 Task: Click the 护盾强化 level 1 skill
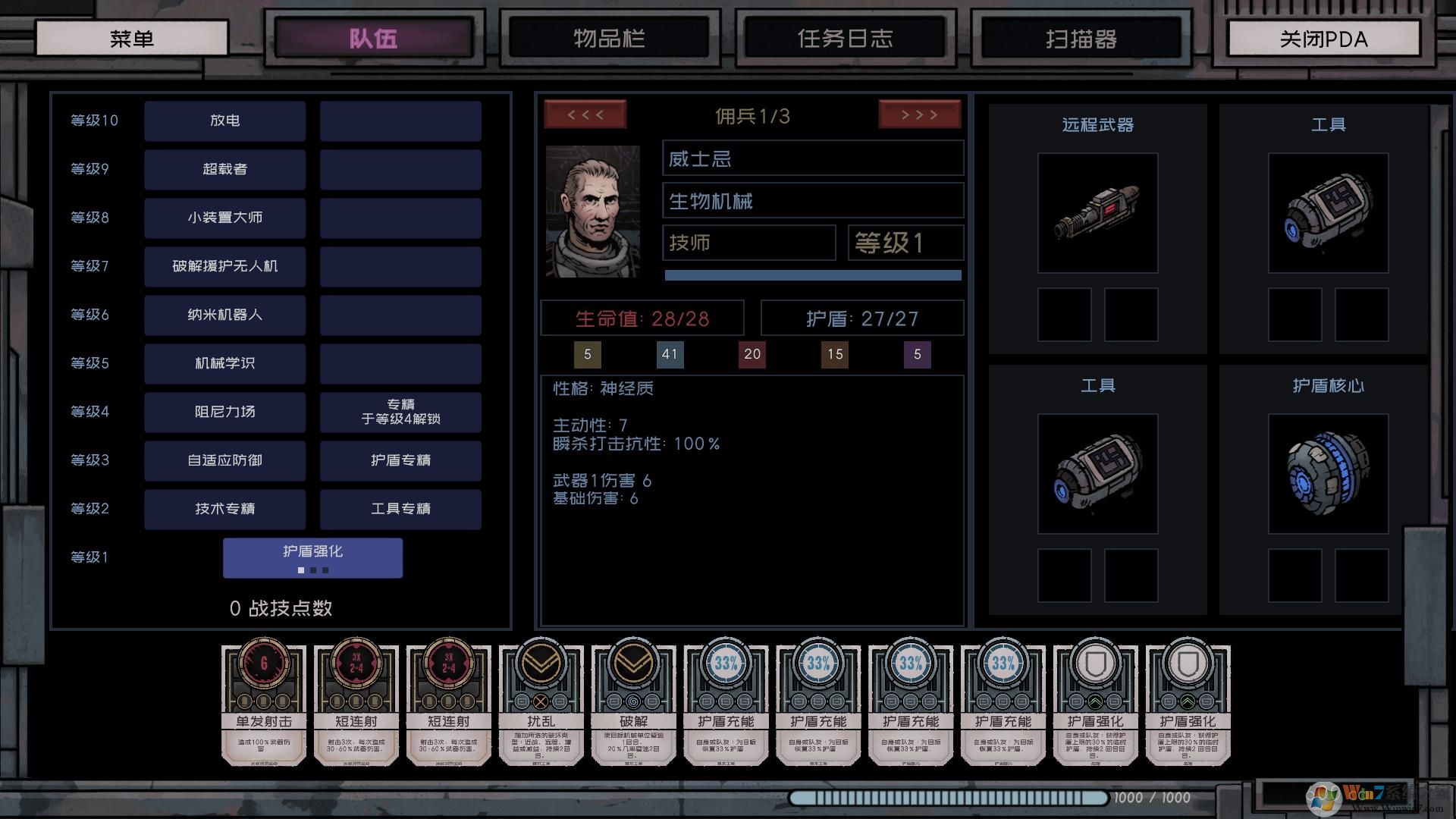tap(312, 557)
